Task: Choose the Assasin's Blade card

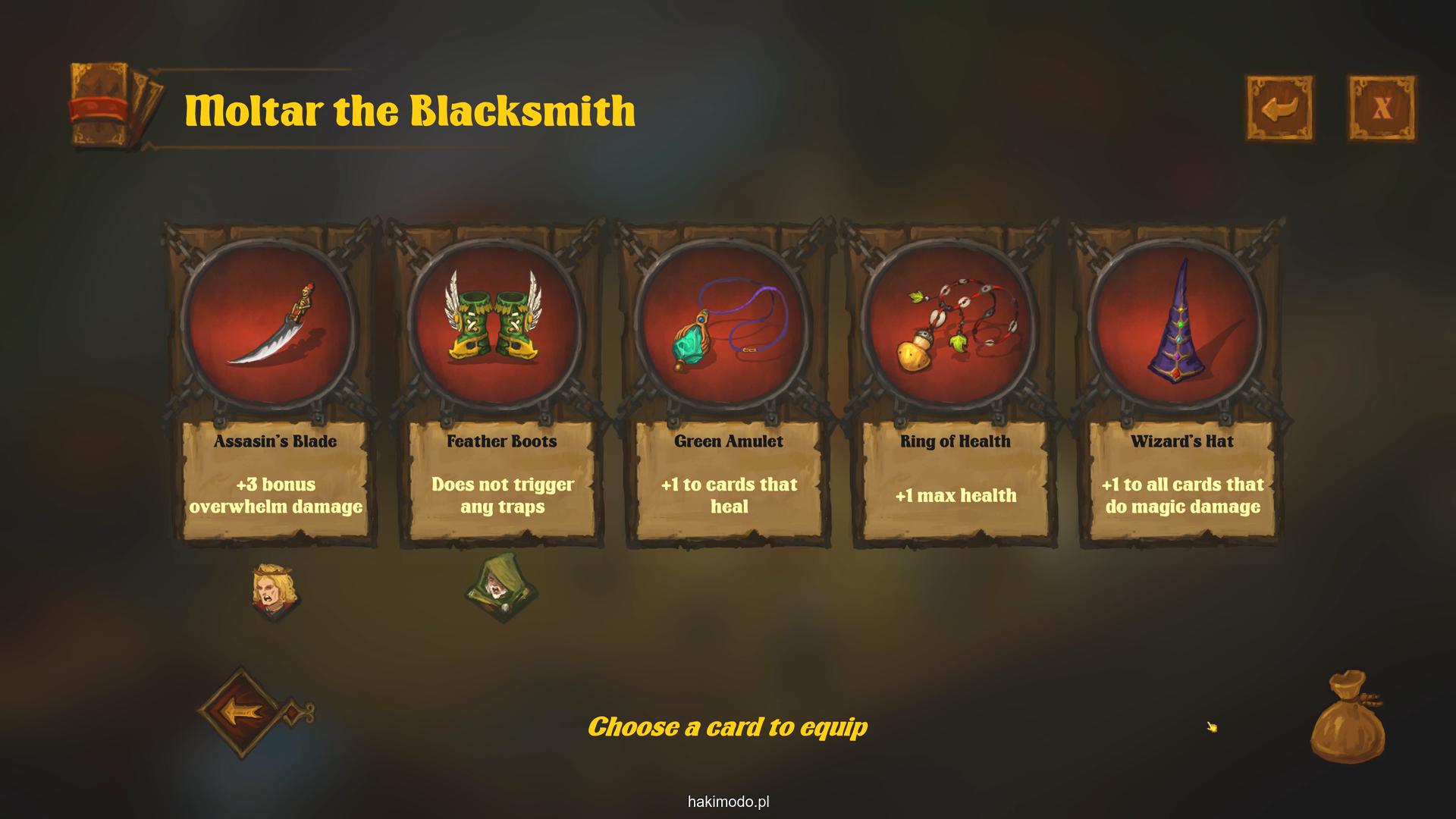Action: point(275,383)
